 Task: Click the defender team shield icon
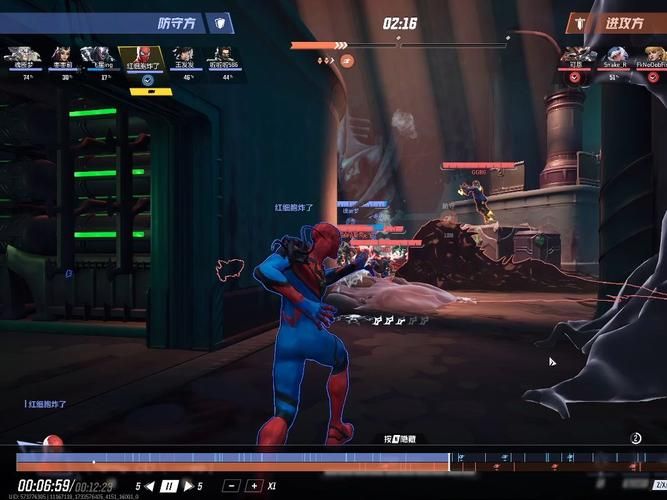220,23
